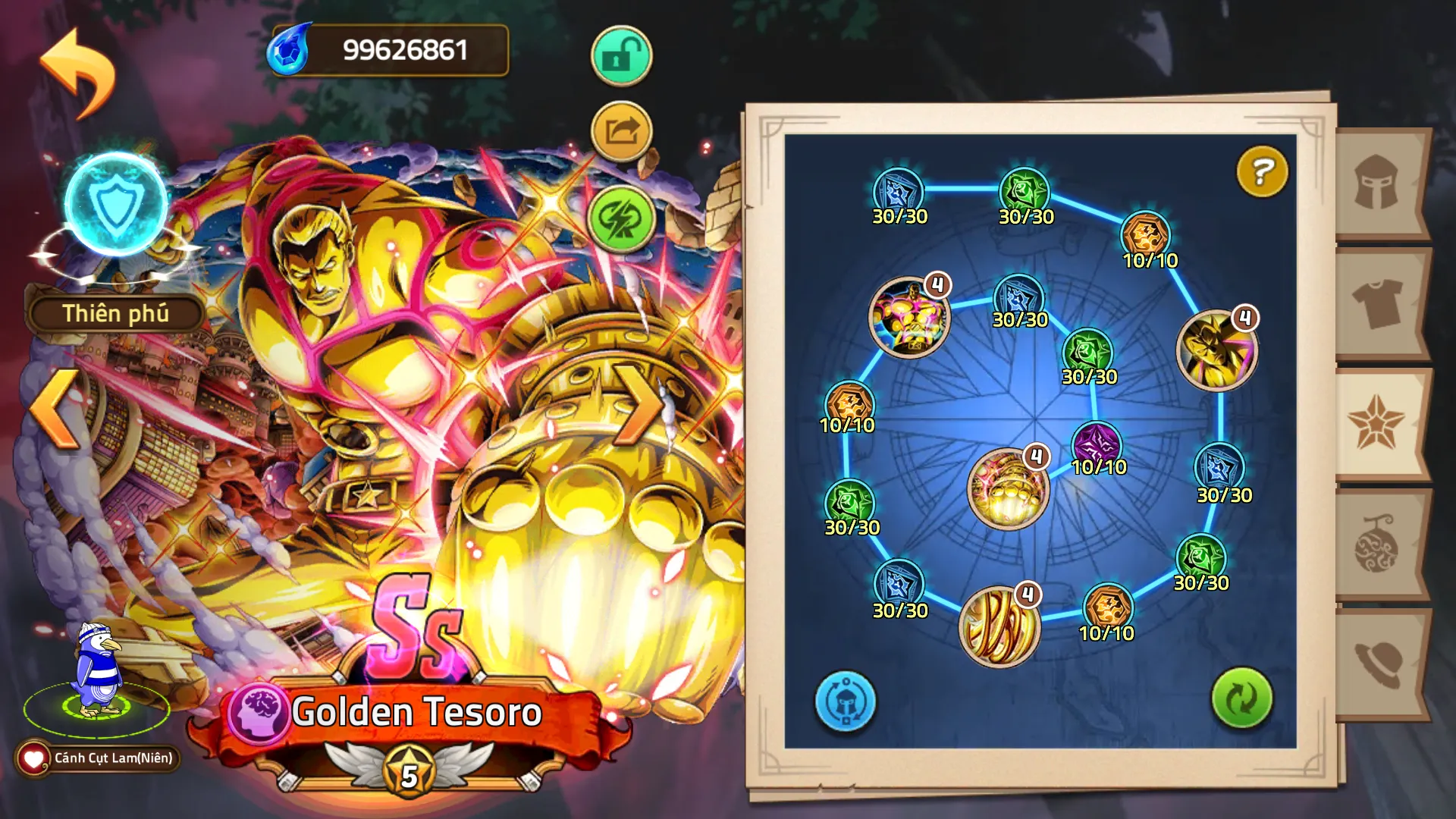
Task: Show the previous hero with left arrow
Action: pos(55,408)
